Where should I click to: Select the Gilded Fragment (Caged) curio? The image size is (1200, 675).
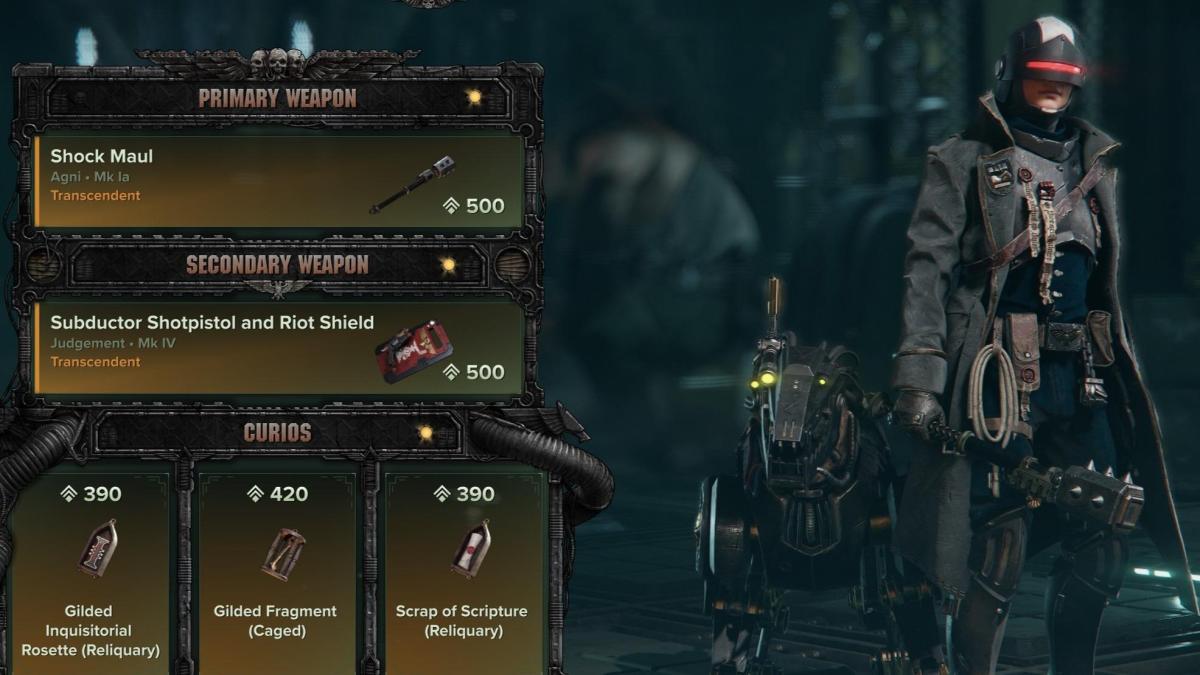(x=275, y=570)
